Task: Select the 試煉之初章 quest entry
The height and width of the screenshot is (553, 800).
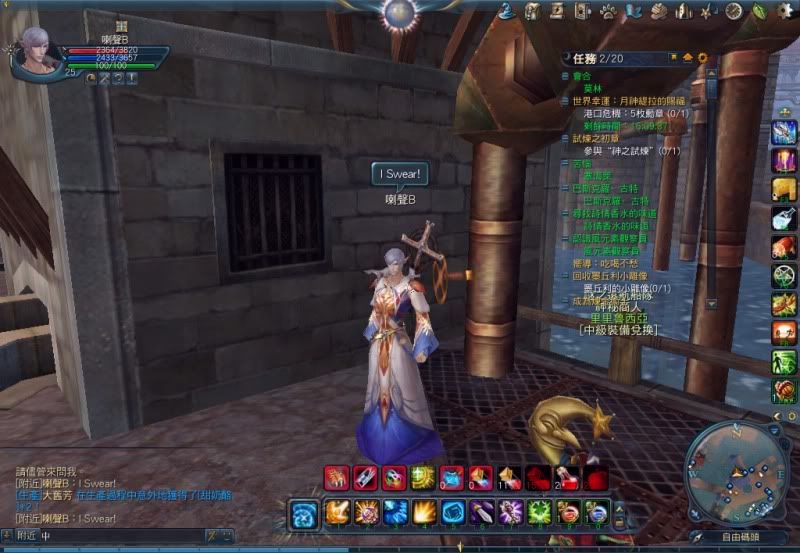Action: click(590, 138)
